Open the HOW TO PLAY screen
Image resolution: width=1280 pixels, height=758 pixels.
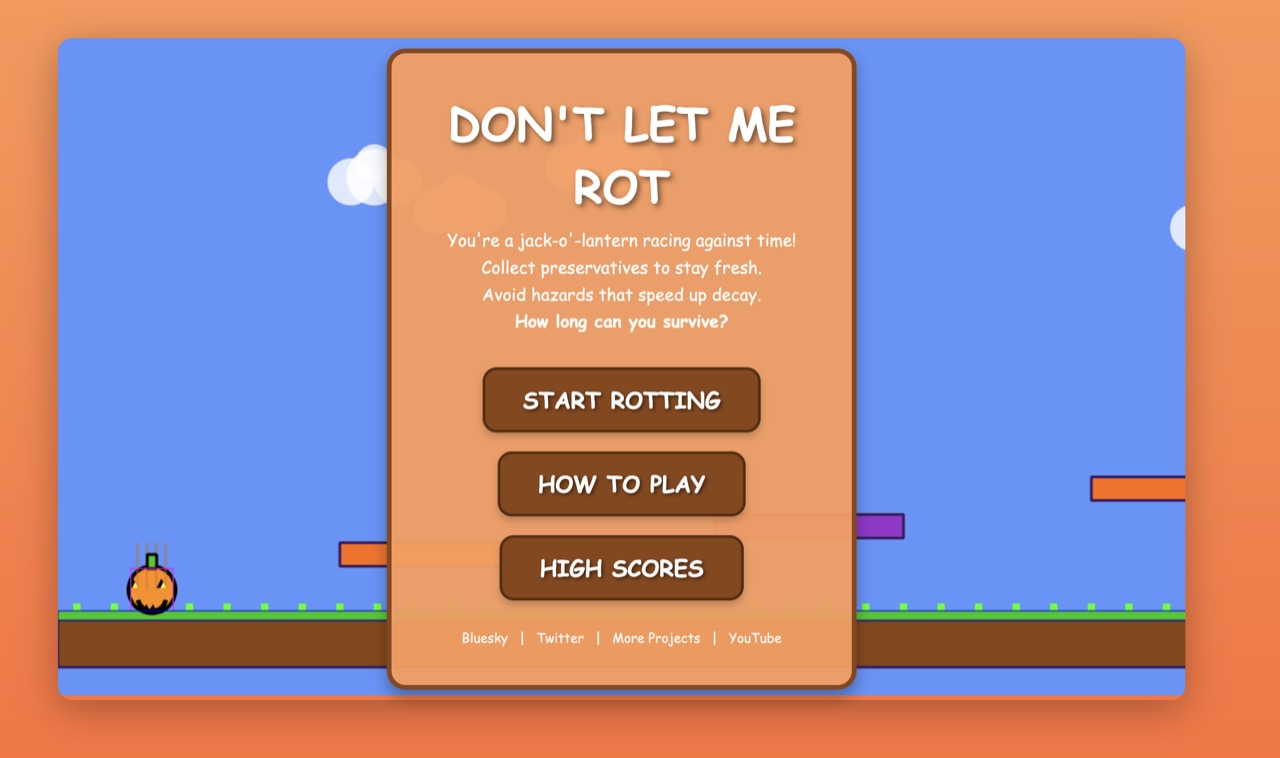(620, 483)
